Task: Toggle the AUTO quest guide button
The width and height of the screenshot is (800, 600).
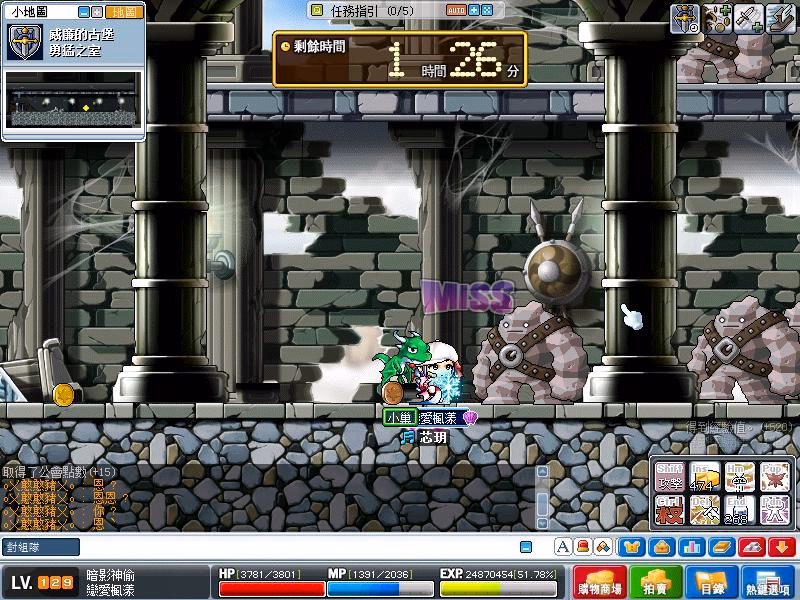Action: pos(455,10)
